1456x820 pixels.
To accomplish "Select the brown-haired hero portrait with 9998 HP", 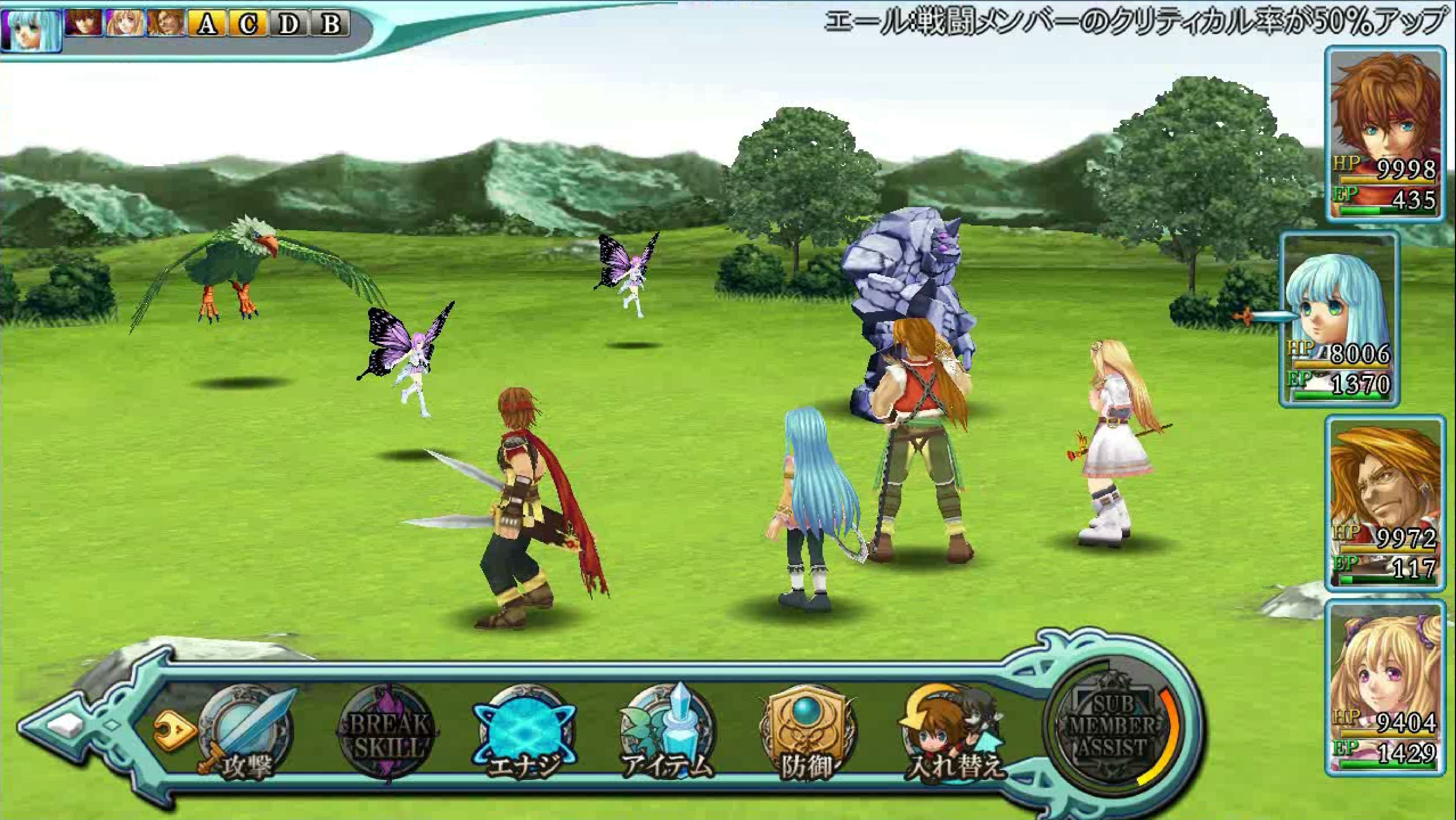I will [x=1385, y=134].
